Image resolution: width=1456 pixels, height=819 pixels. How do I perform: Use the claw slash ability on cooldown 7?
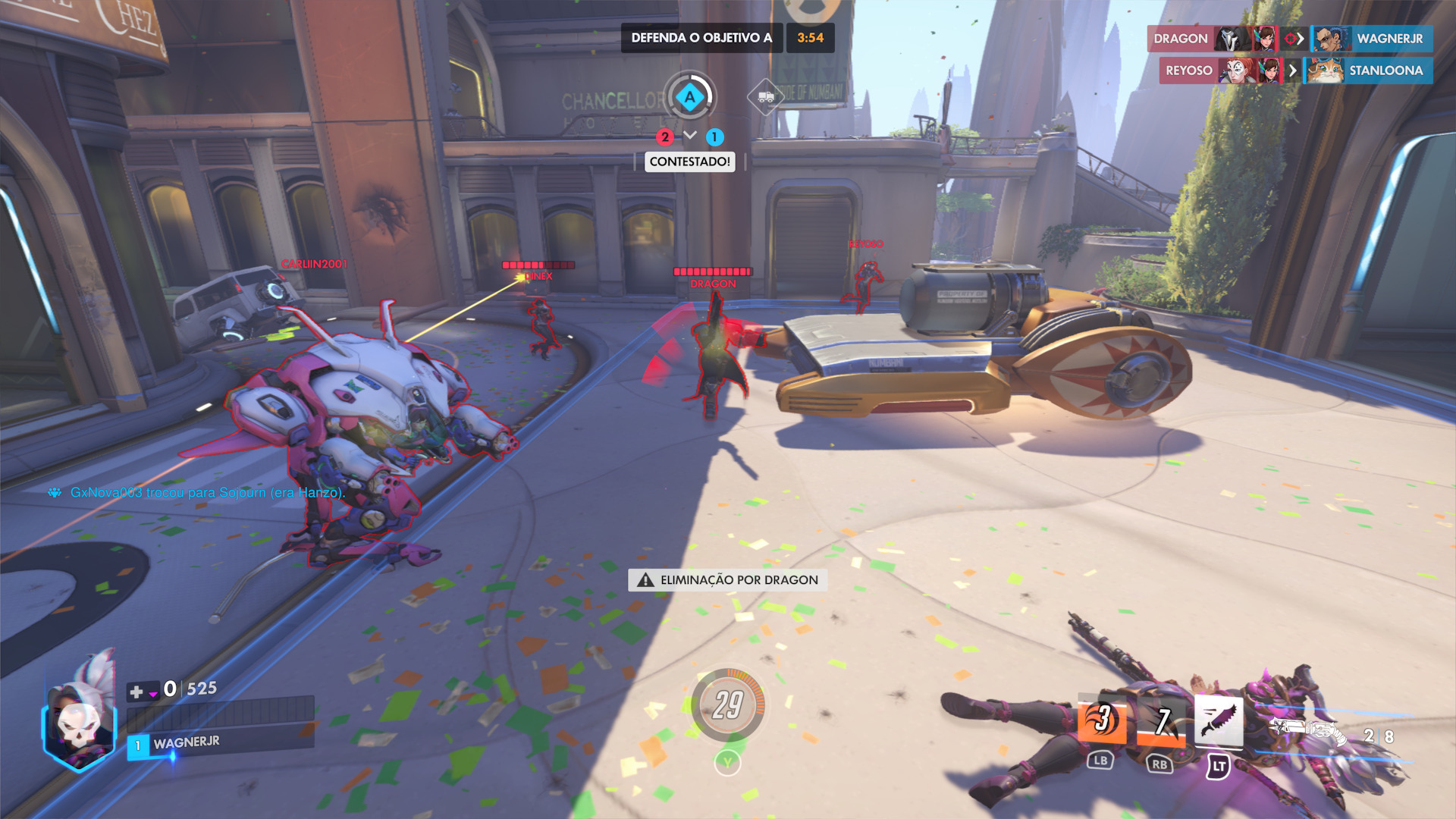point(1160,721)
